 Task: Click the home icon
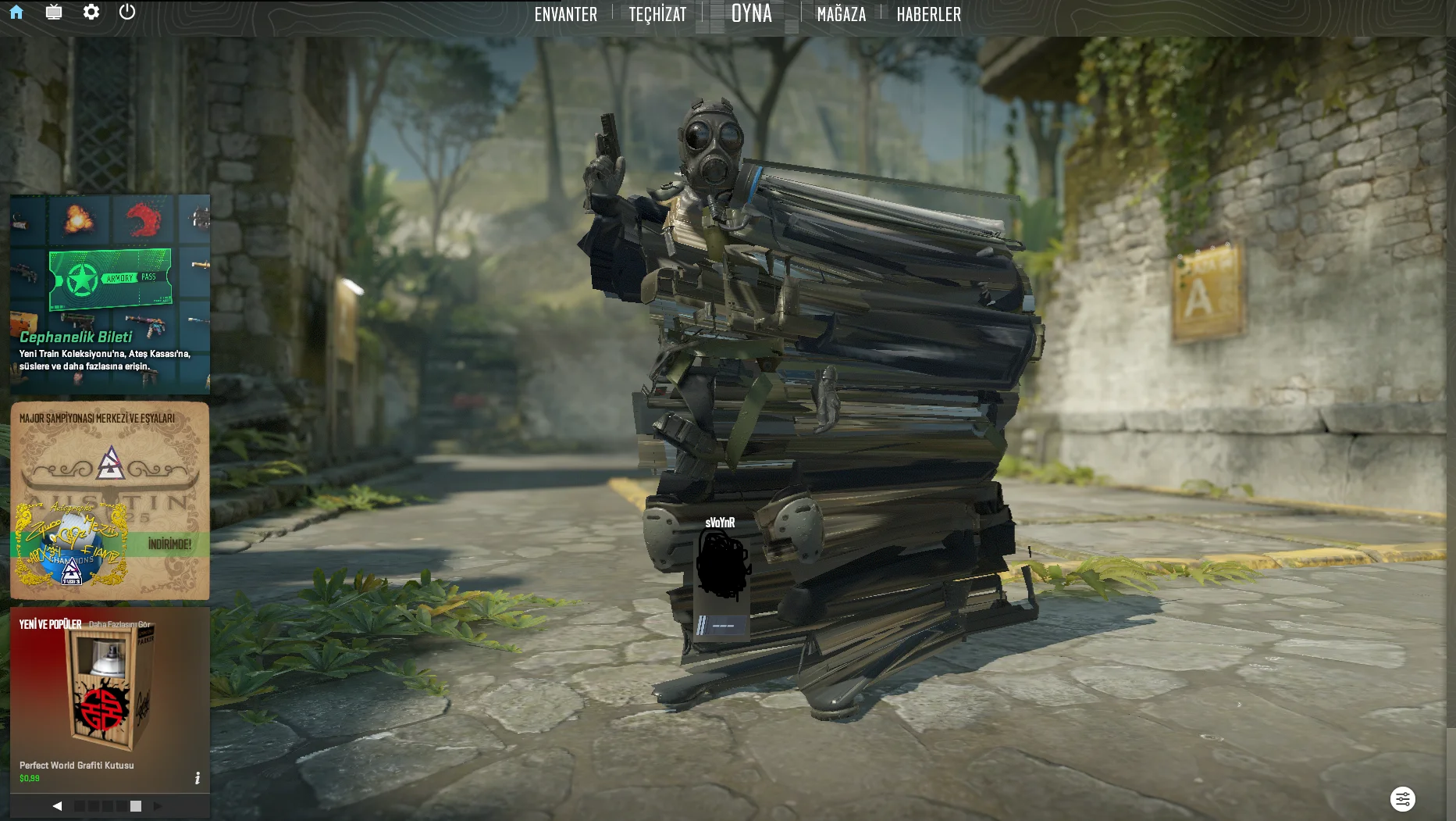[16, 12]
